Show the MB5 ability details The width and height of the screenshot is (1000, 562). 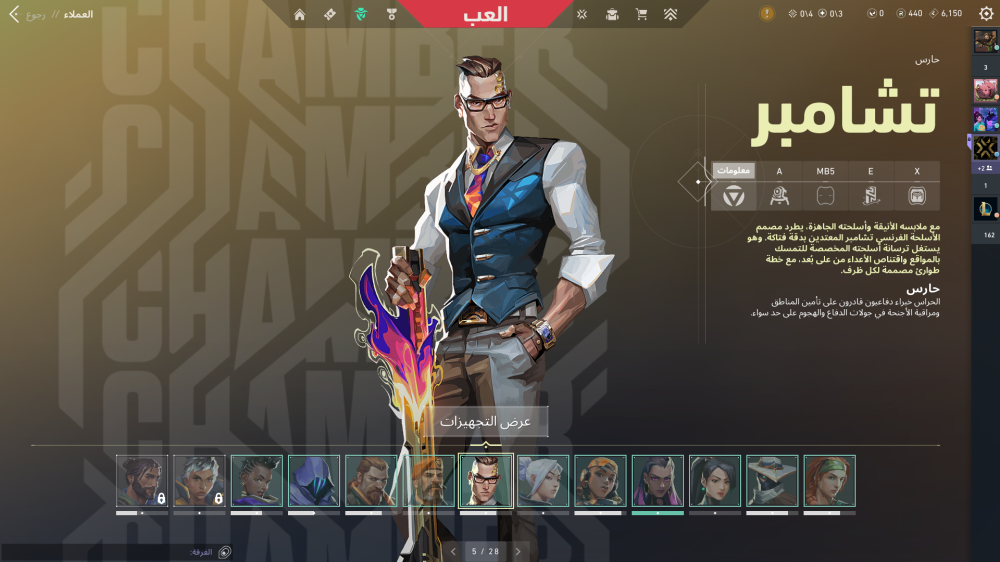(x=825, y=171)
